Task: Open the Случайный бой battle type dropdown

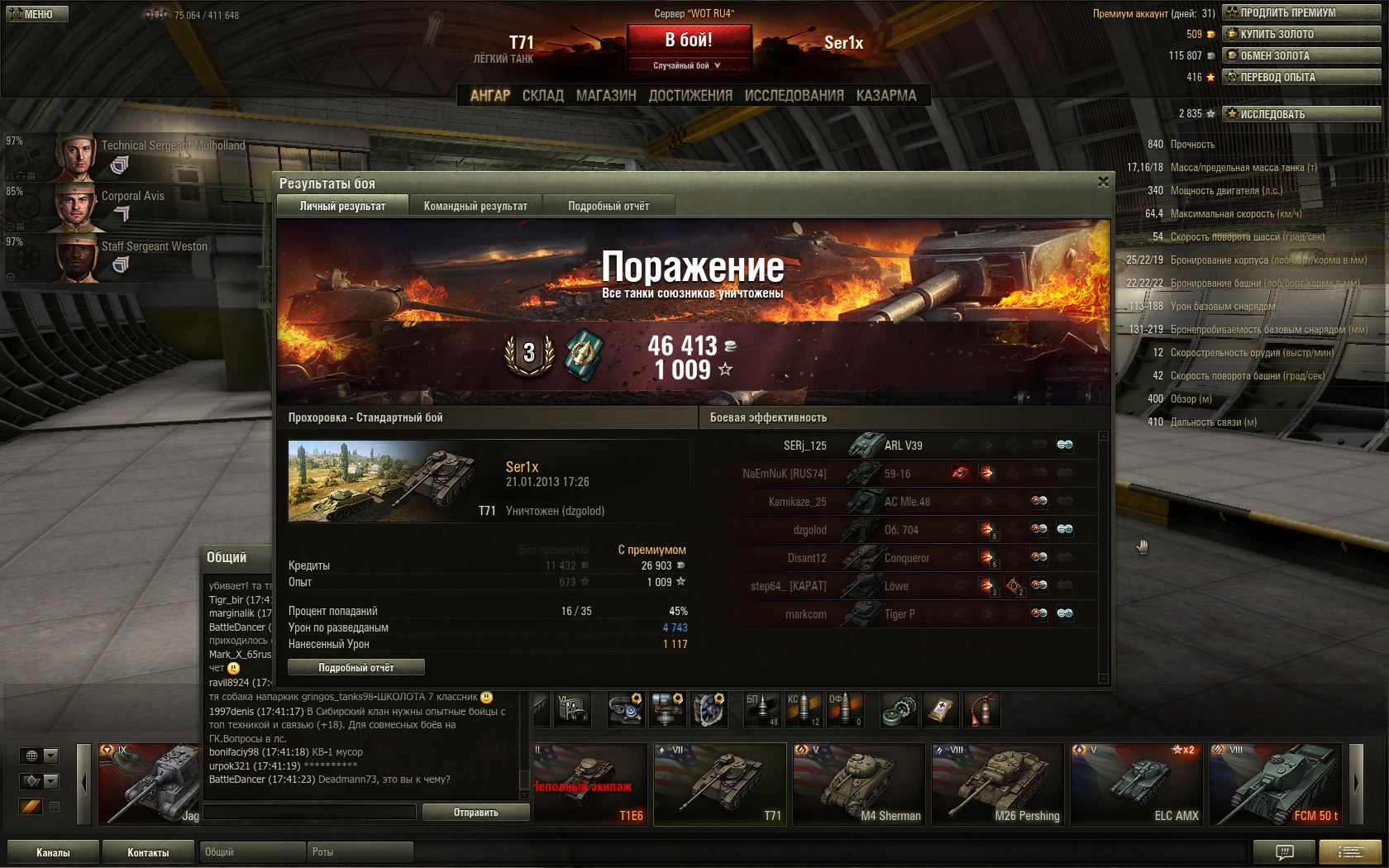Action: pos(688,65)
